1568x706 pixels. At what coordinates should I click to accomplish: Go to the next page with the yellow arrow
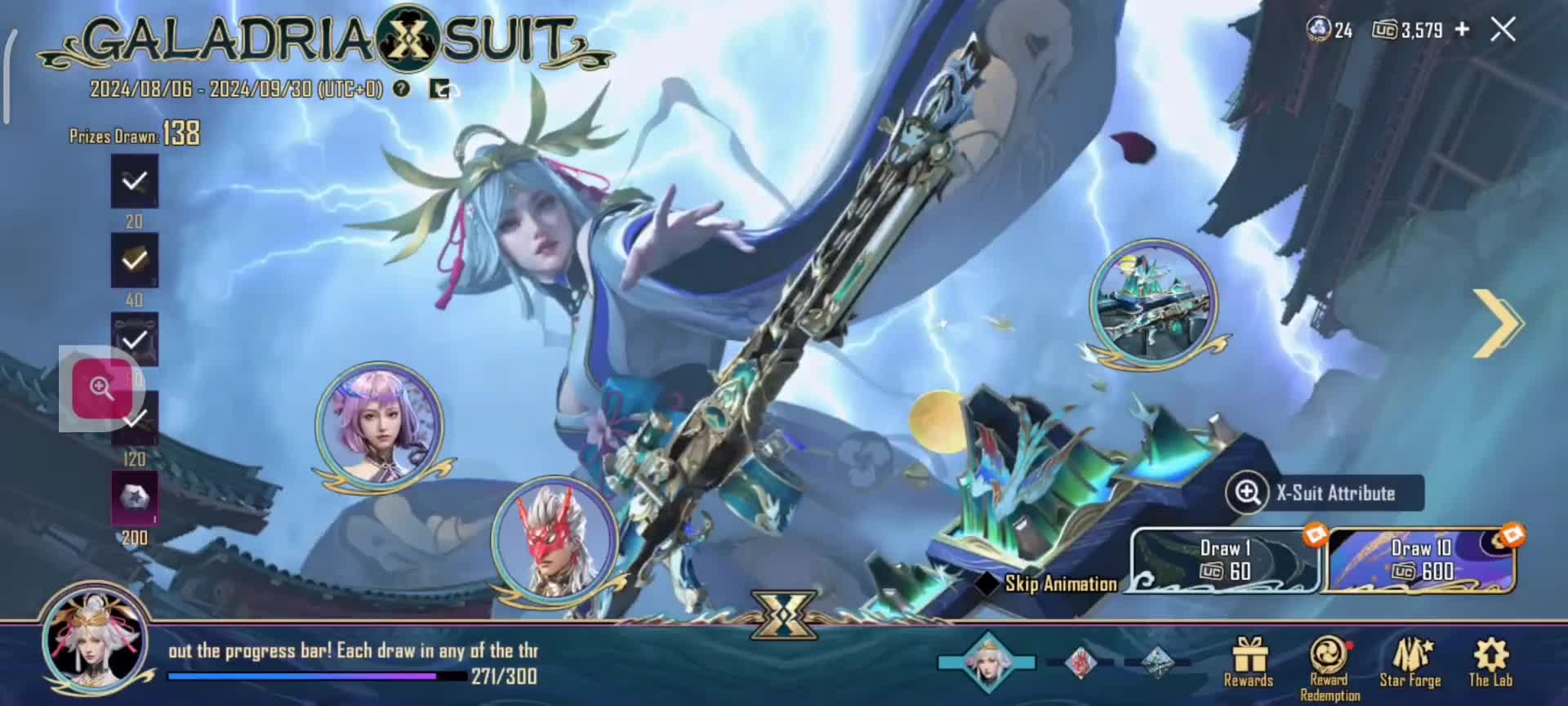(1497, 323)
